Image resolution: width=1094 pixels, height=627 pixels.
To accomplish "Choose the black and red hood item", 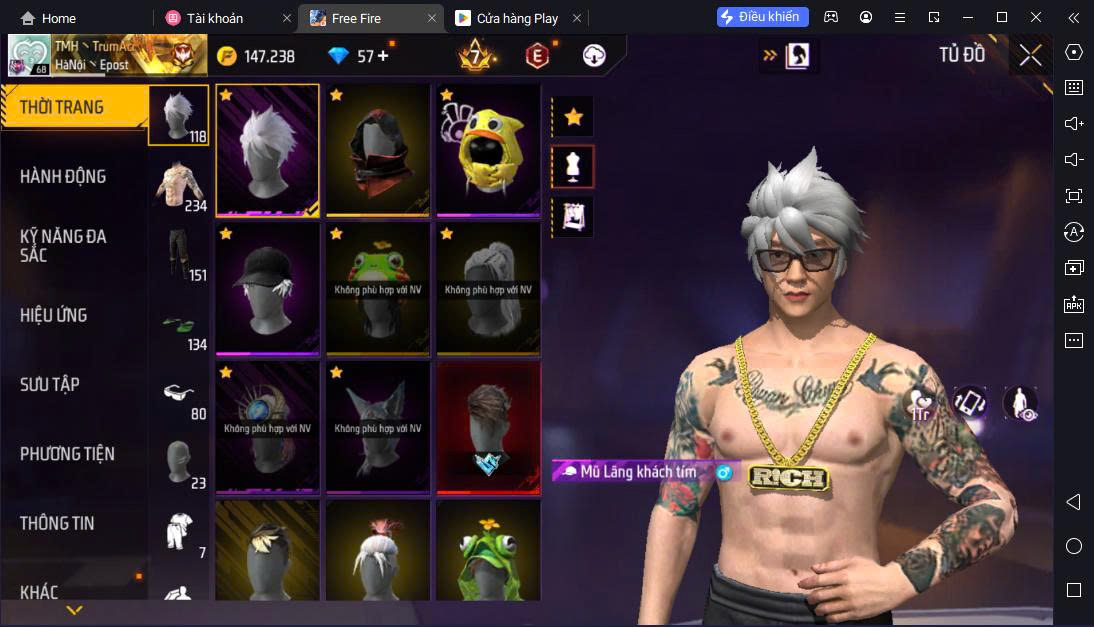I will pos(377,150).
